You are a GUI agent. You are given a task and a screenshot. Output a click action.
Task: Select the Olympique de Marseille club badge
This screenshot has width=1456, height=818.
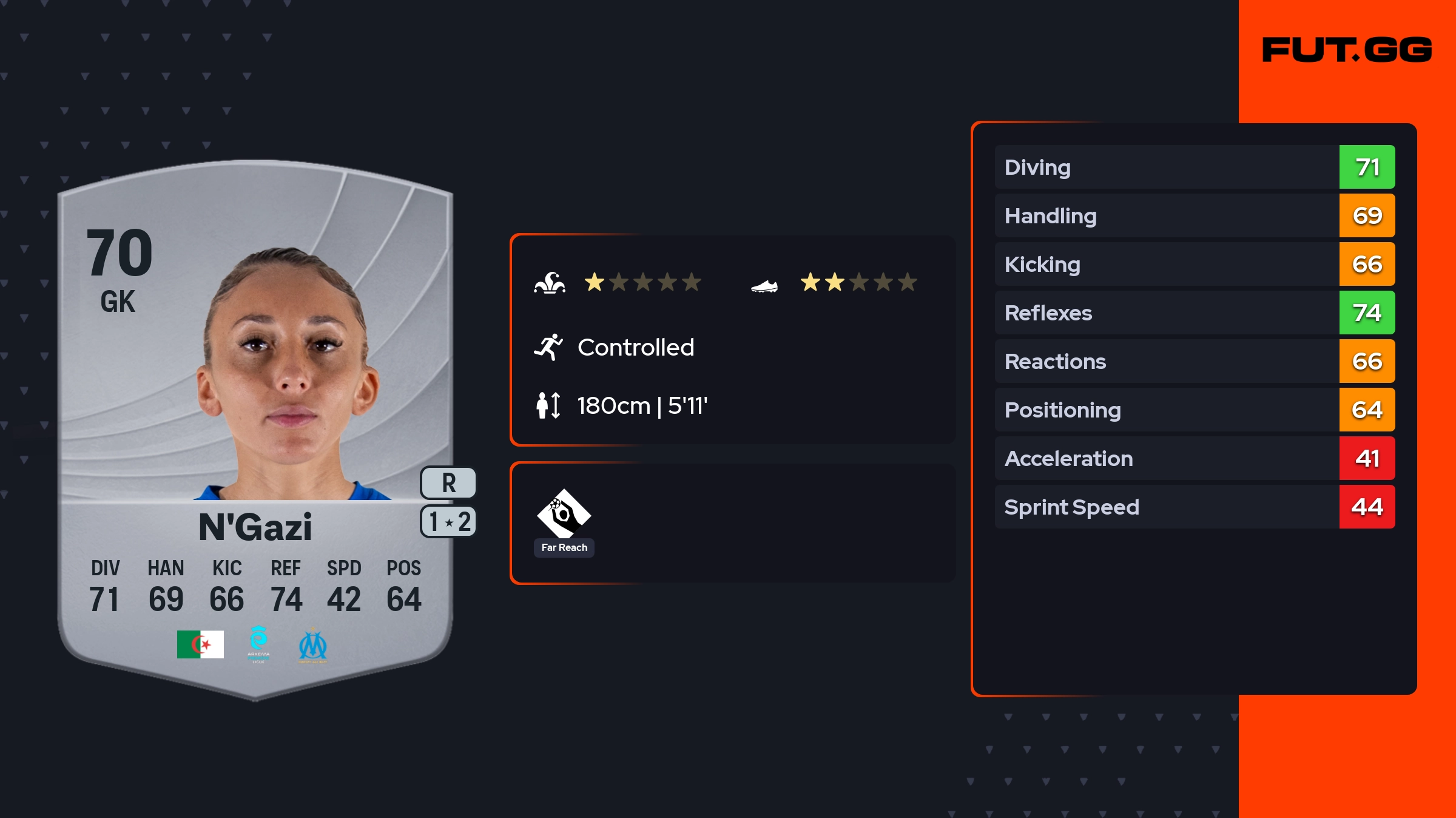(312, 646)
